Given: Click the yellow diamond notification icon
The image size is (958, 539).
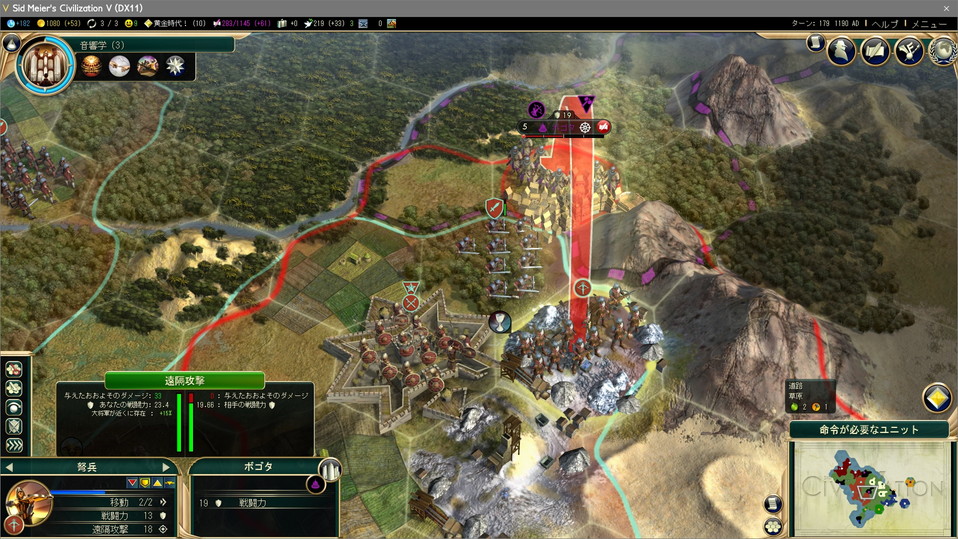Looking at the screenshot, I should (936, 398).
